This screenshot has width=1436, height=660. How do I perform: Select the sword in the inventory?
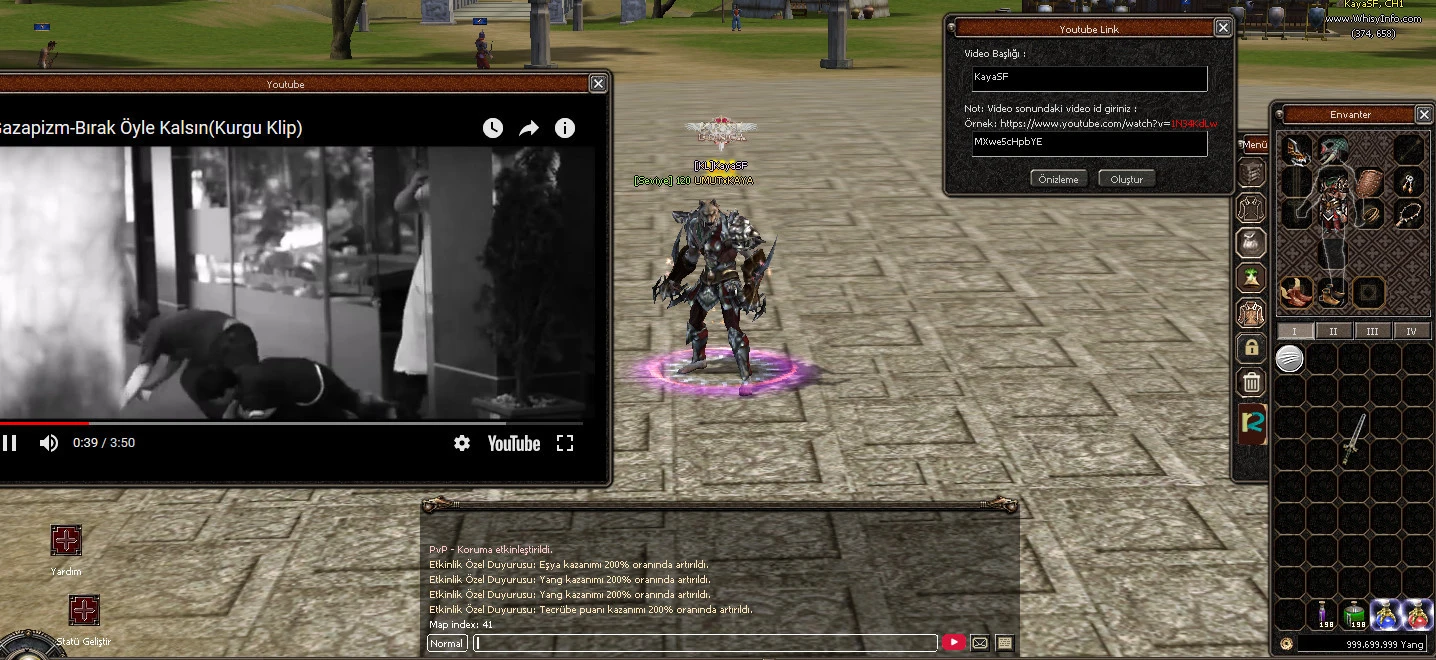[x=1354, y=439]
